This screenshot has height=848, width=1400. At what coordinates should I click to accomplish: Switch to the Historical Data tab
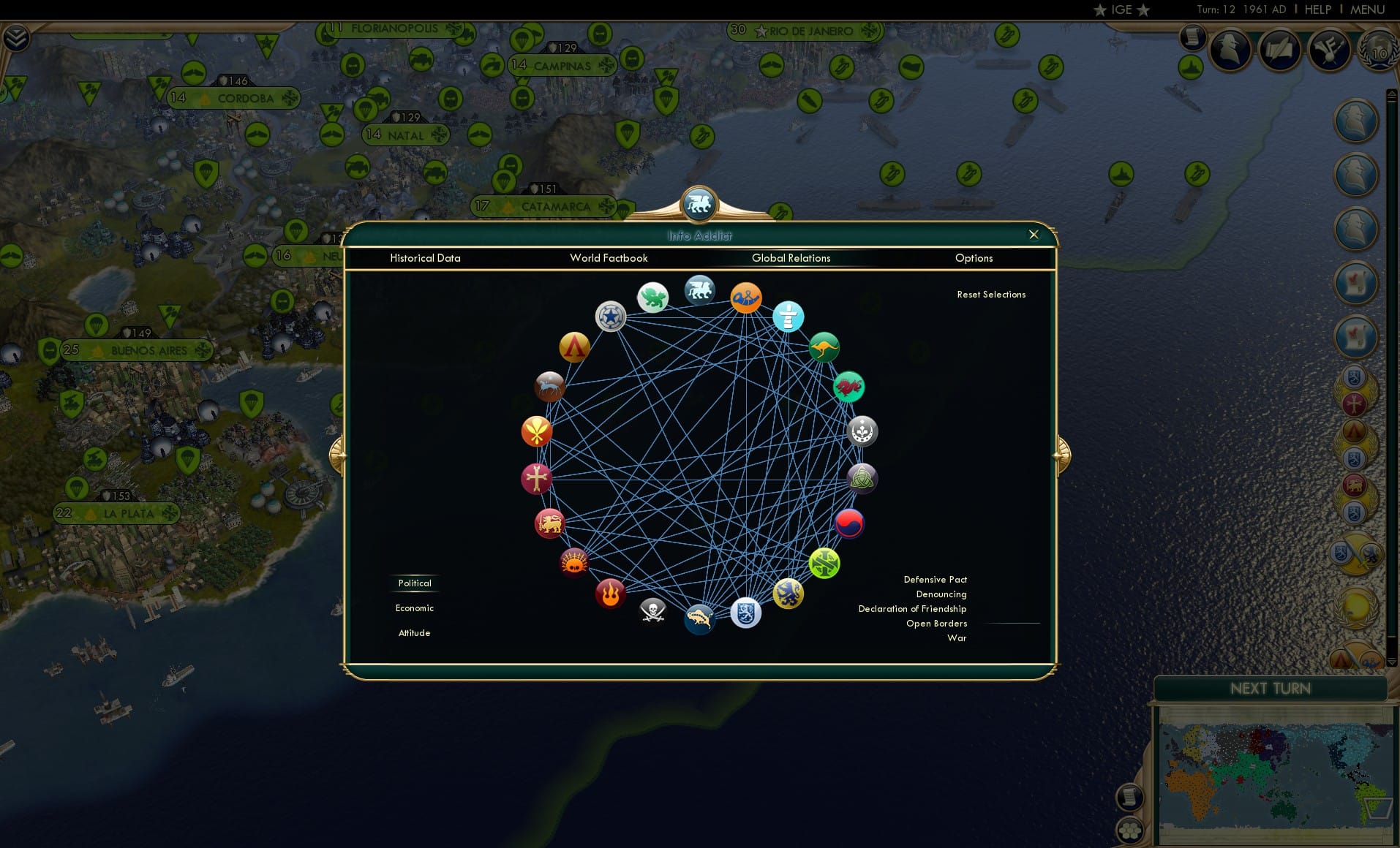pos(426,258)
